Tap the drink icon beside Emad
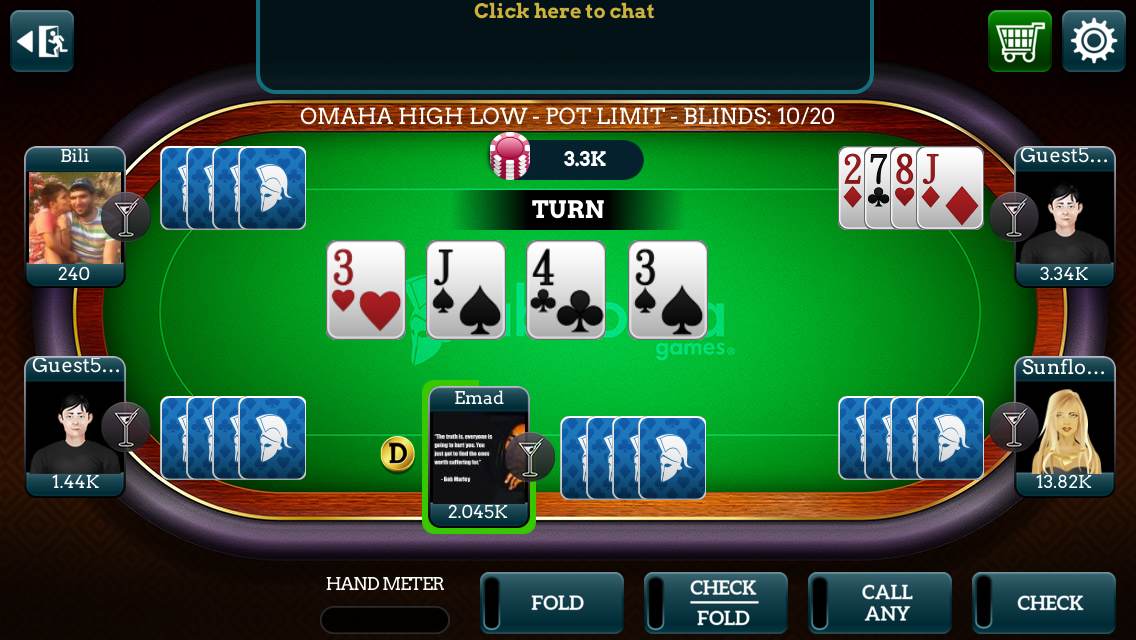The width and height of the screenshot is (1136, 640). pyautogui.click(x=530, y=456)
